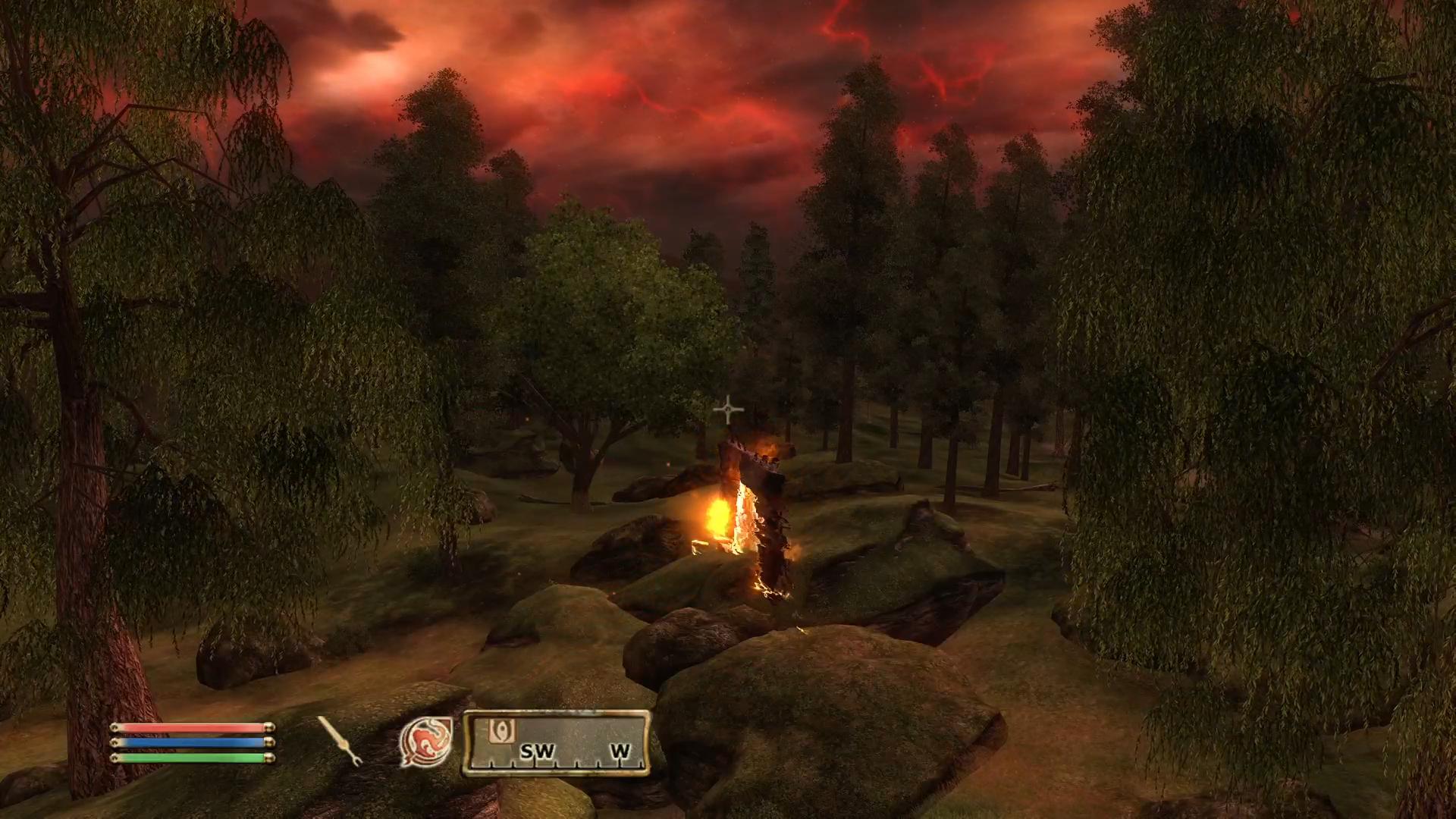
Task: Select the equipped fork weapon icon
Action: click(340, 741)
